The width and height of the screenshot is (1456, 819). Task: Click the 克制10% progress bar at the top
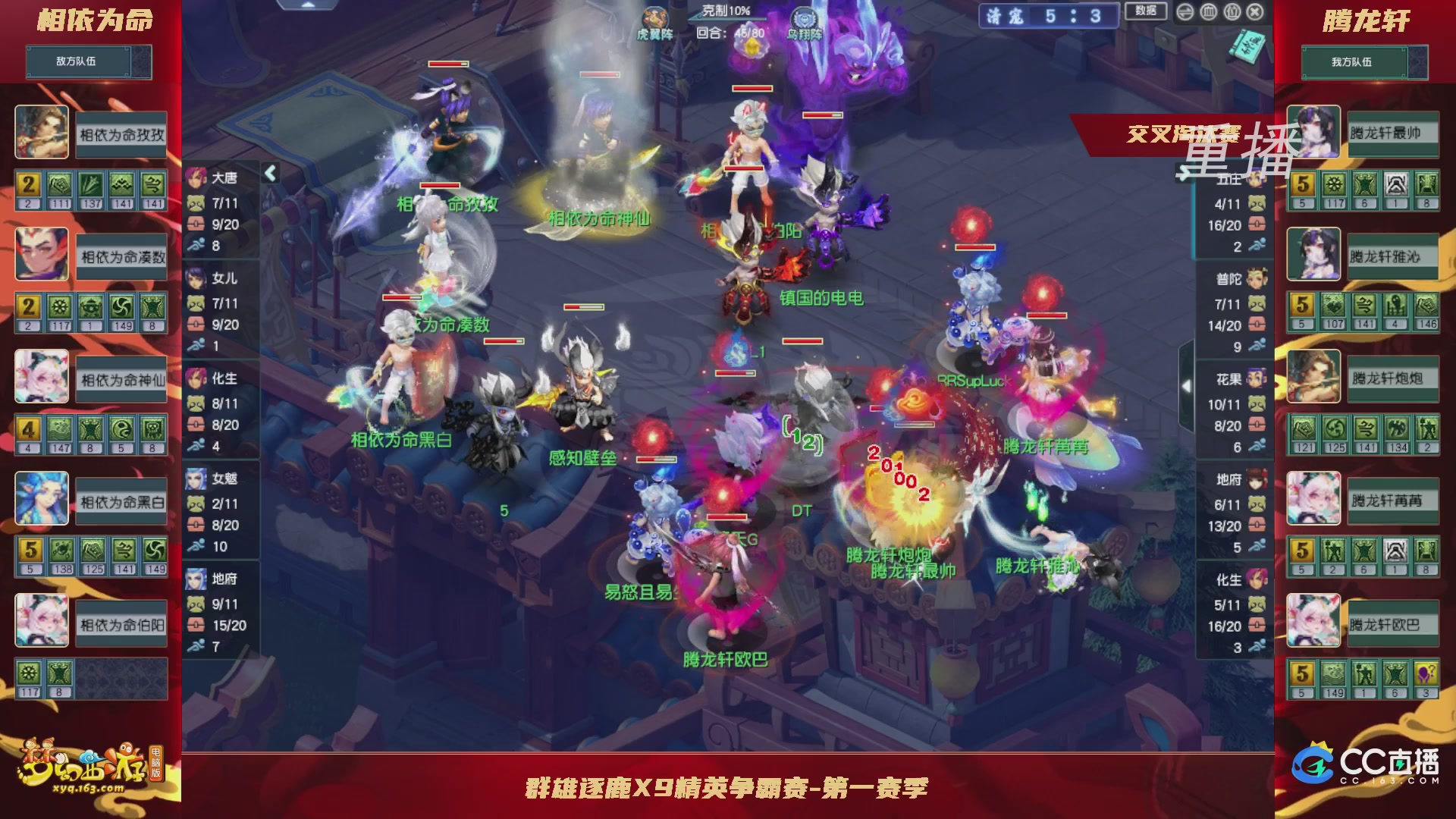(722, 10)
